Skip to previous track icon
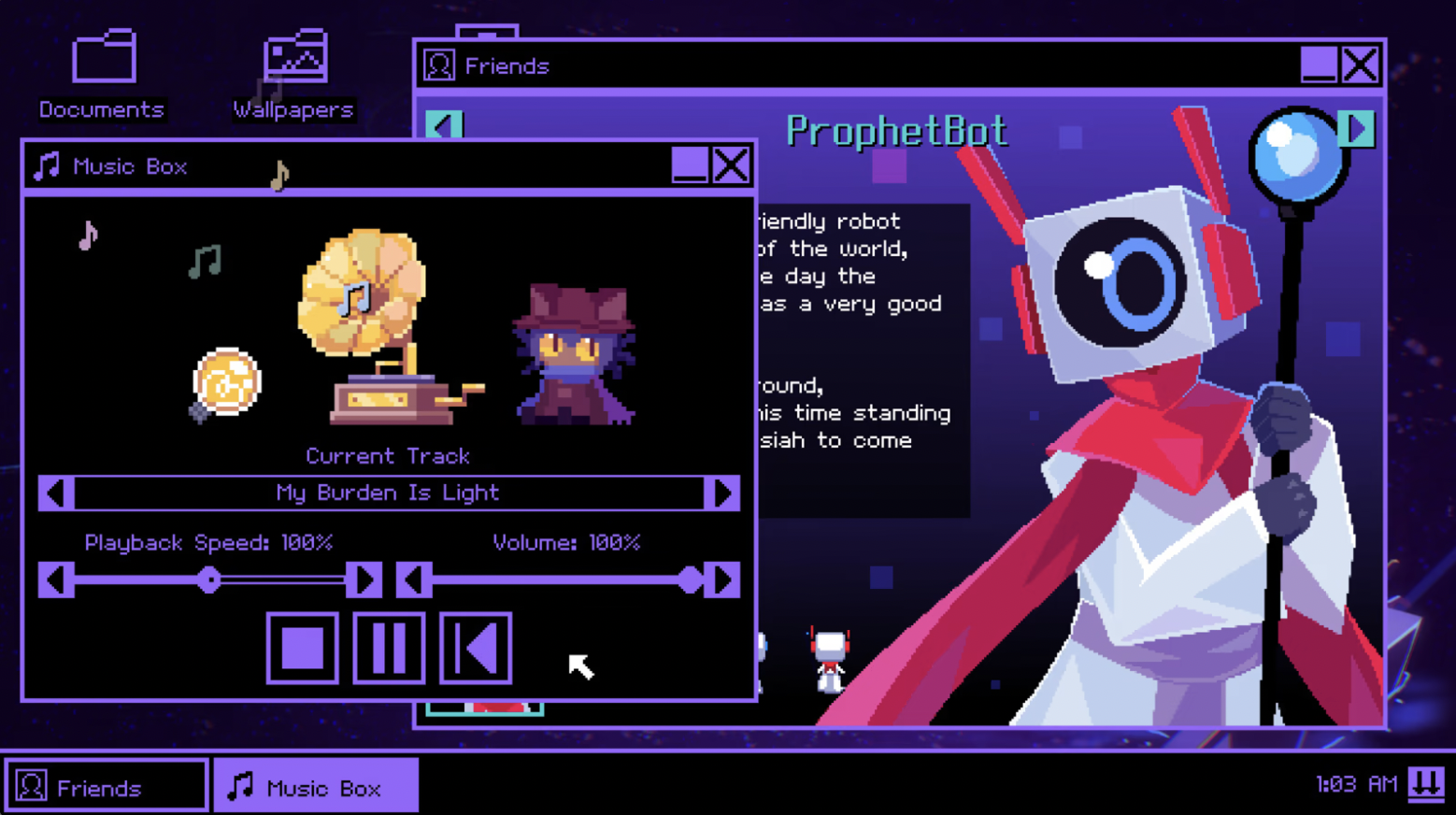 (475, 648)
